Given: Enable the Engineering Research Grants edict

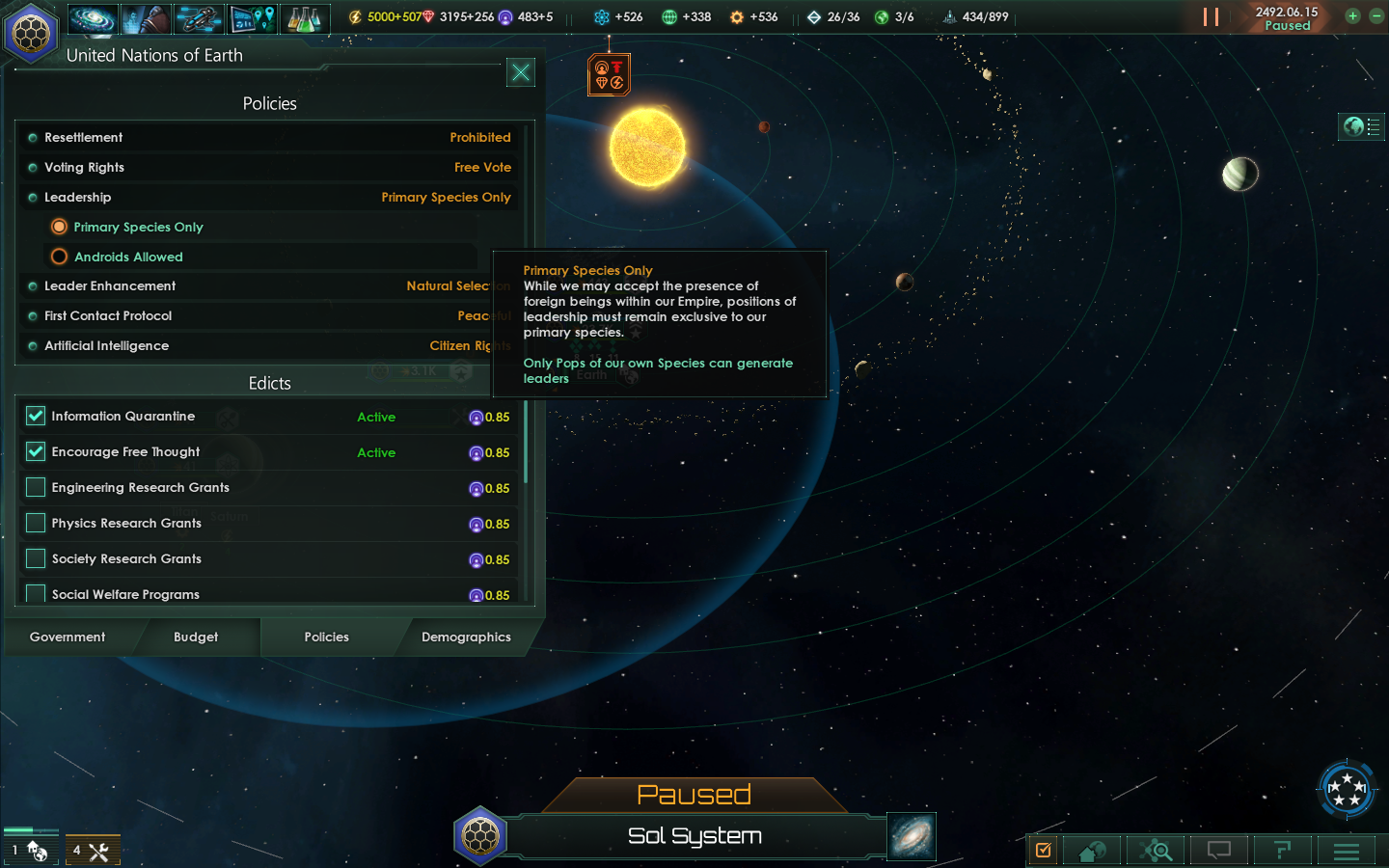Looking at the screenshot, I should tap(36, 487).
